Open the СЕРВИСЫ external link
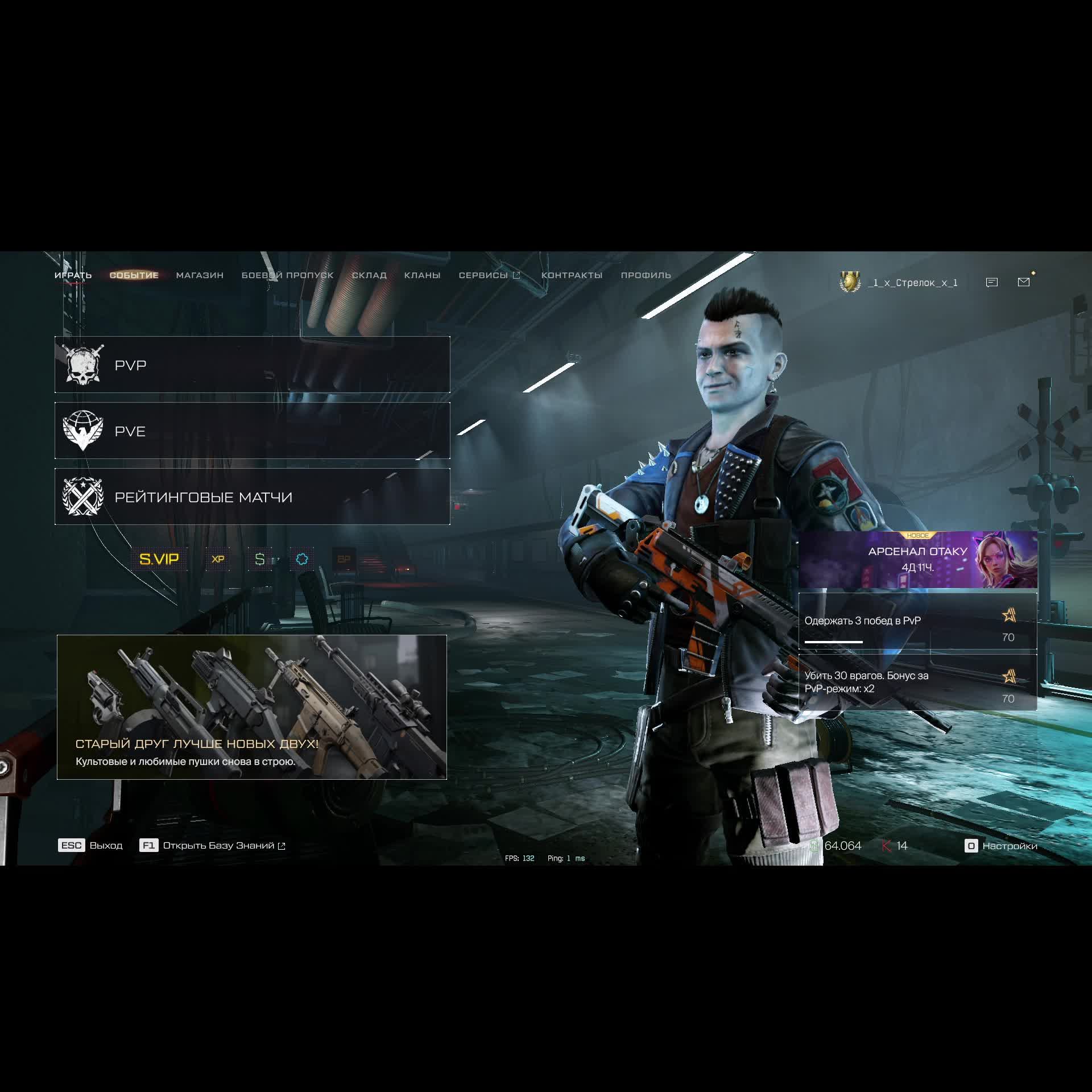Viewport: 1092px width, 1092px height. click(x=489, y=275)
